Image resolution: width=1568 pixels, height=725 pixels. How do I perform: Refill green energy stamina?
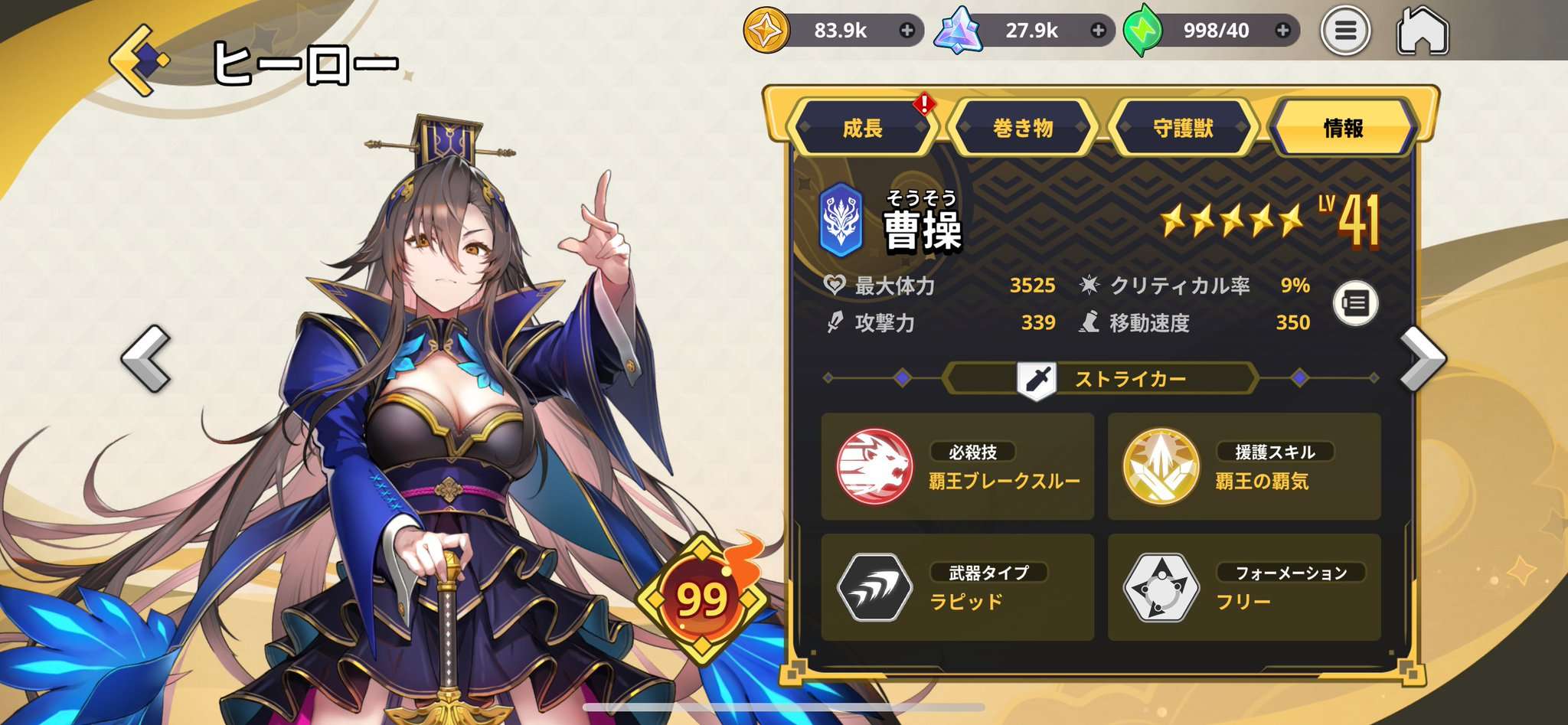coord(1283,31)
